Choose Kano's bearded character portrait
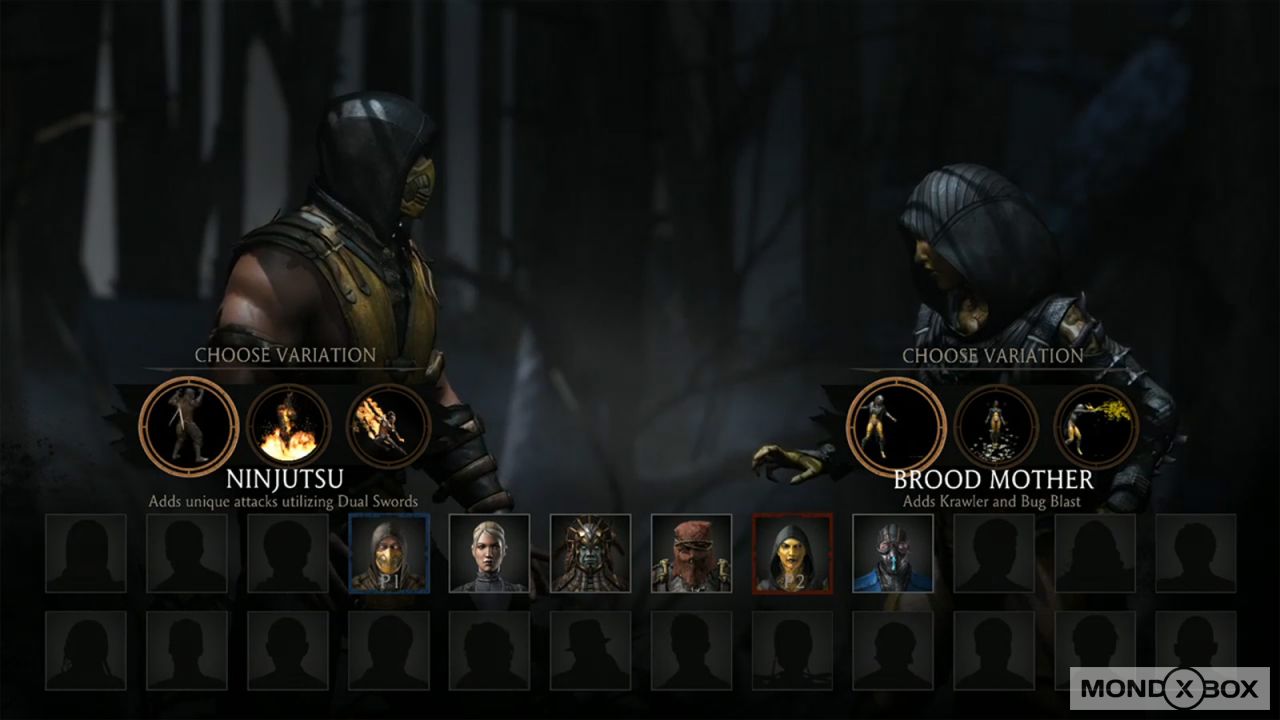 coord(691,552)
